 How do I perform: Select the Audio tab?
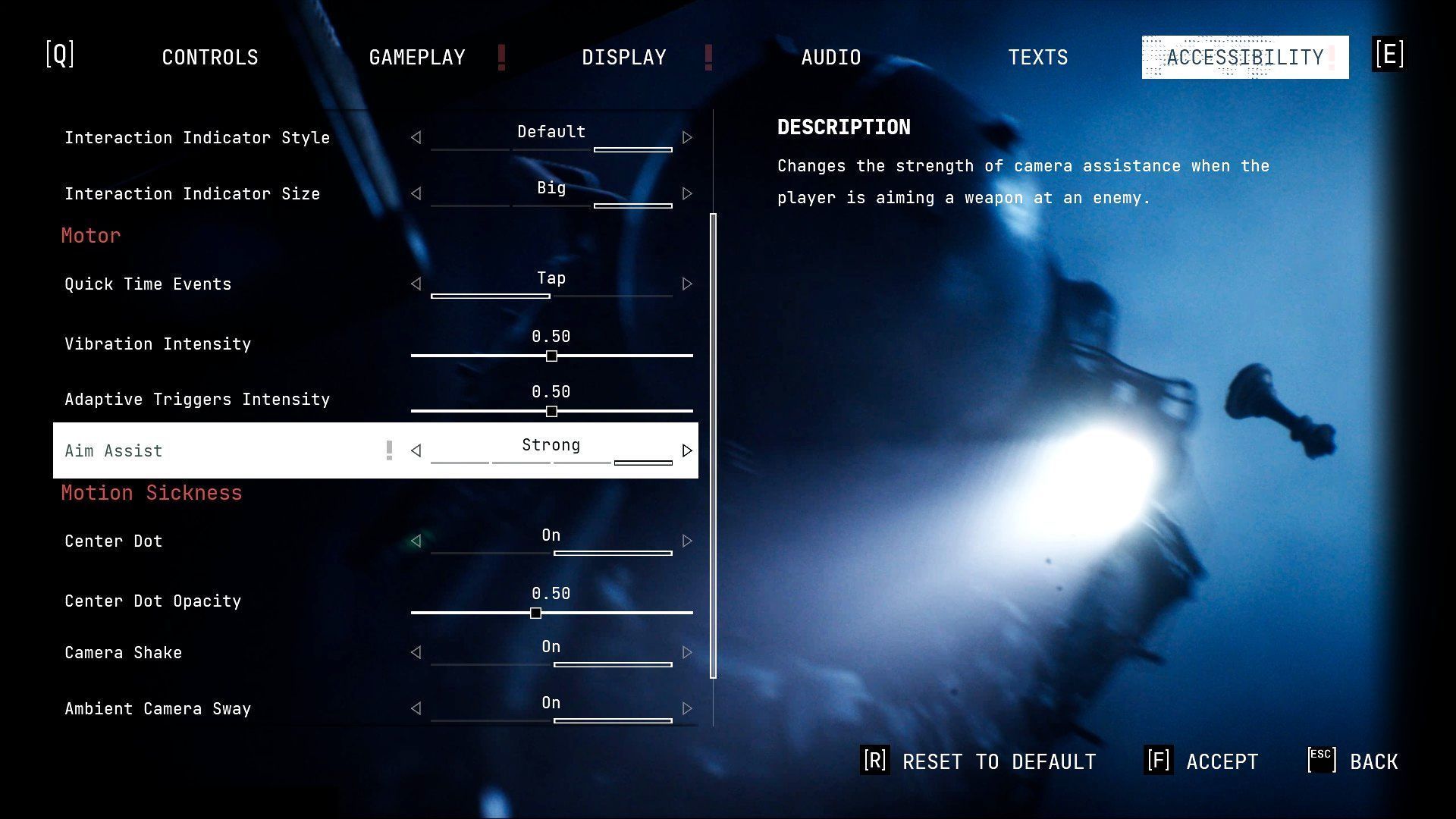pyautogui.click(x=831, y=58)
